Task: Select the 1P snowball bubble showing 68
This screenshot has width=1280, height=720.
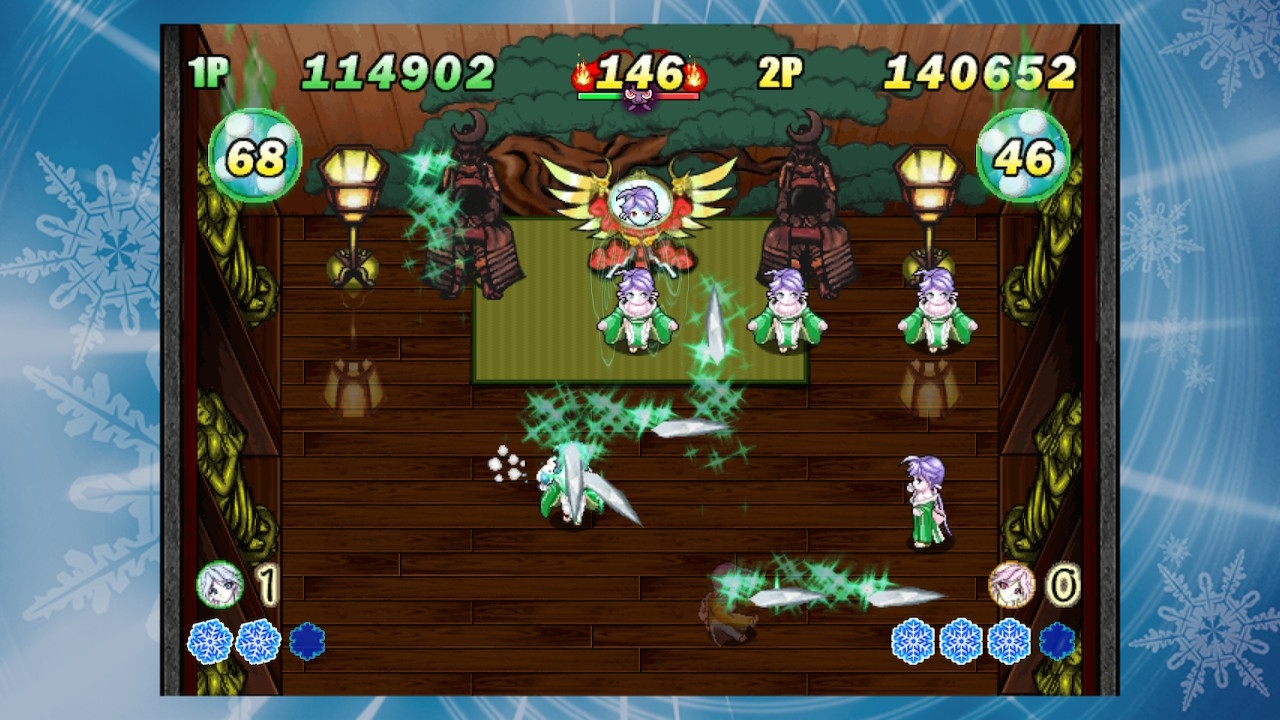Action: [255, 156]
